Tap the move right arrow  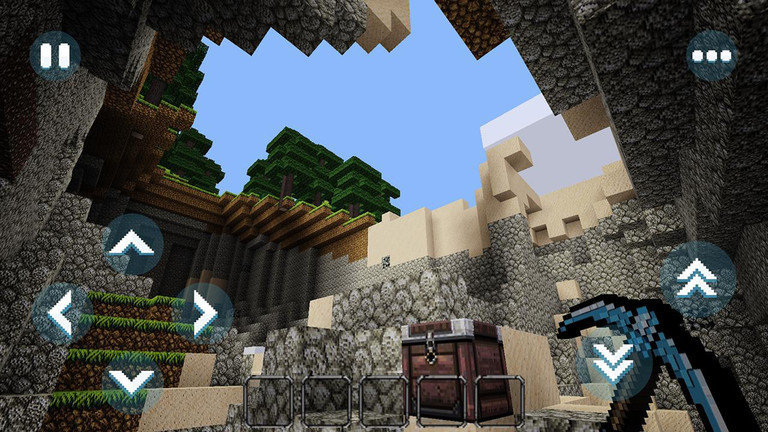[203, 313]
